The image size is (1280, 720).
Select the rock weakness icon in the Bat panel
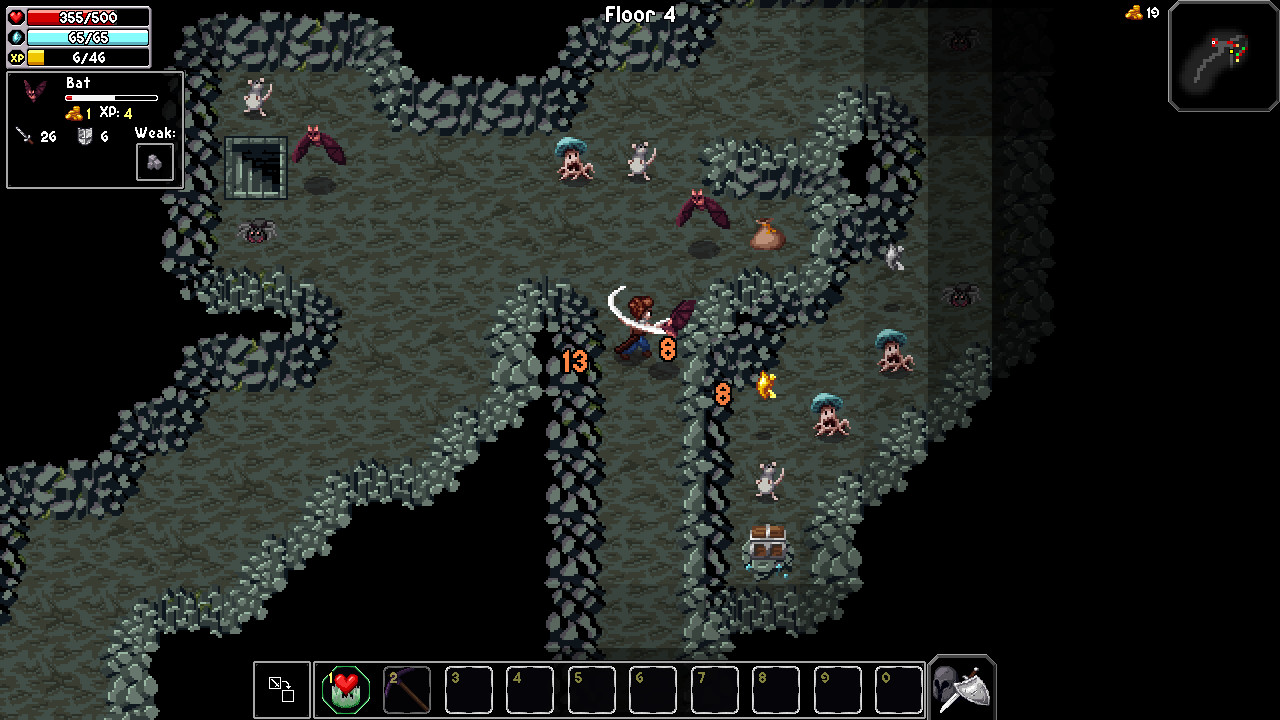[154, 161]
